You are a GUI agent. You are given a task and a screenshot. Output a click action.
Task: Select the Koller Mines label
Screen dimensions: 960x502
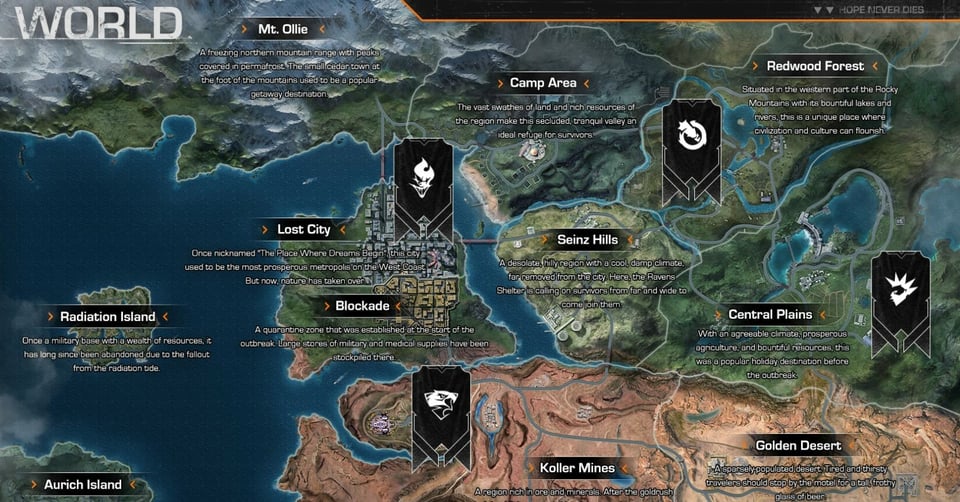click(x=577, y=468)
